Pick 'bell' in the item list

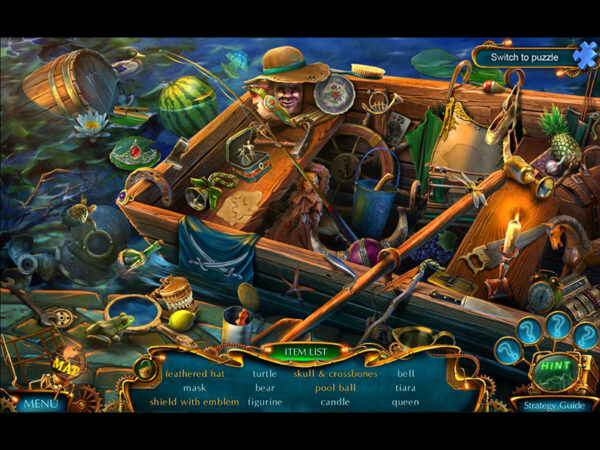[x=405, y=374]
